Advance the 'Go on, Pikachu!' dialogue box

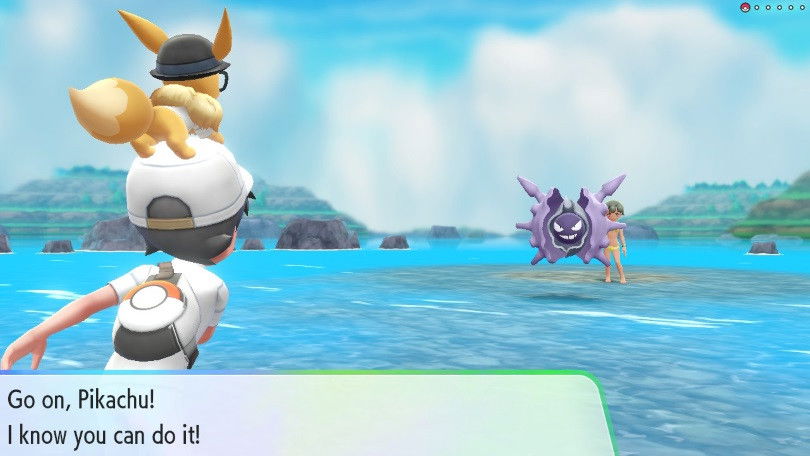pyautogui.click(x=300, y=414)
